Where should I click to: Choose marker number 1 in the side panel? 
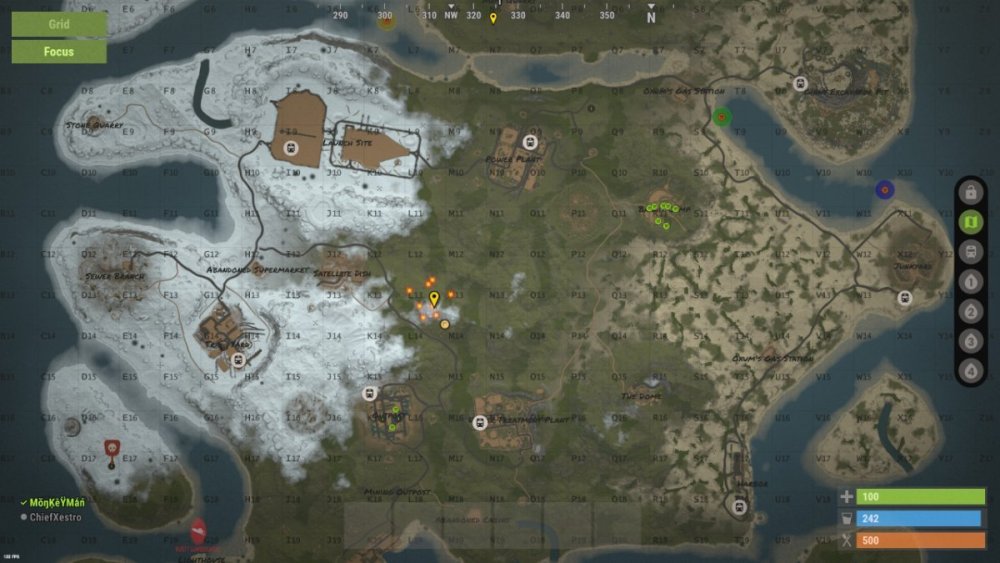pos(969,282)
